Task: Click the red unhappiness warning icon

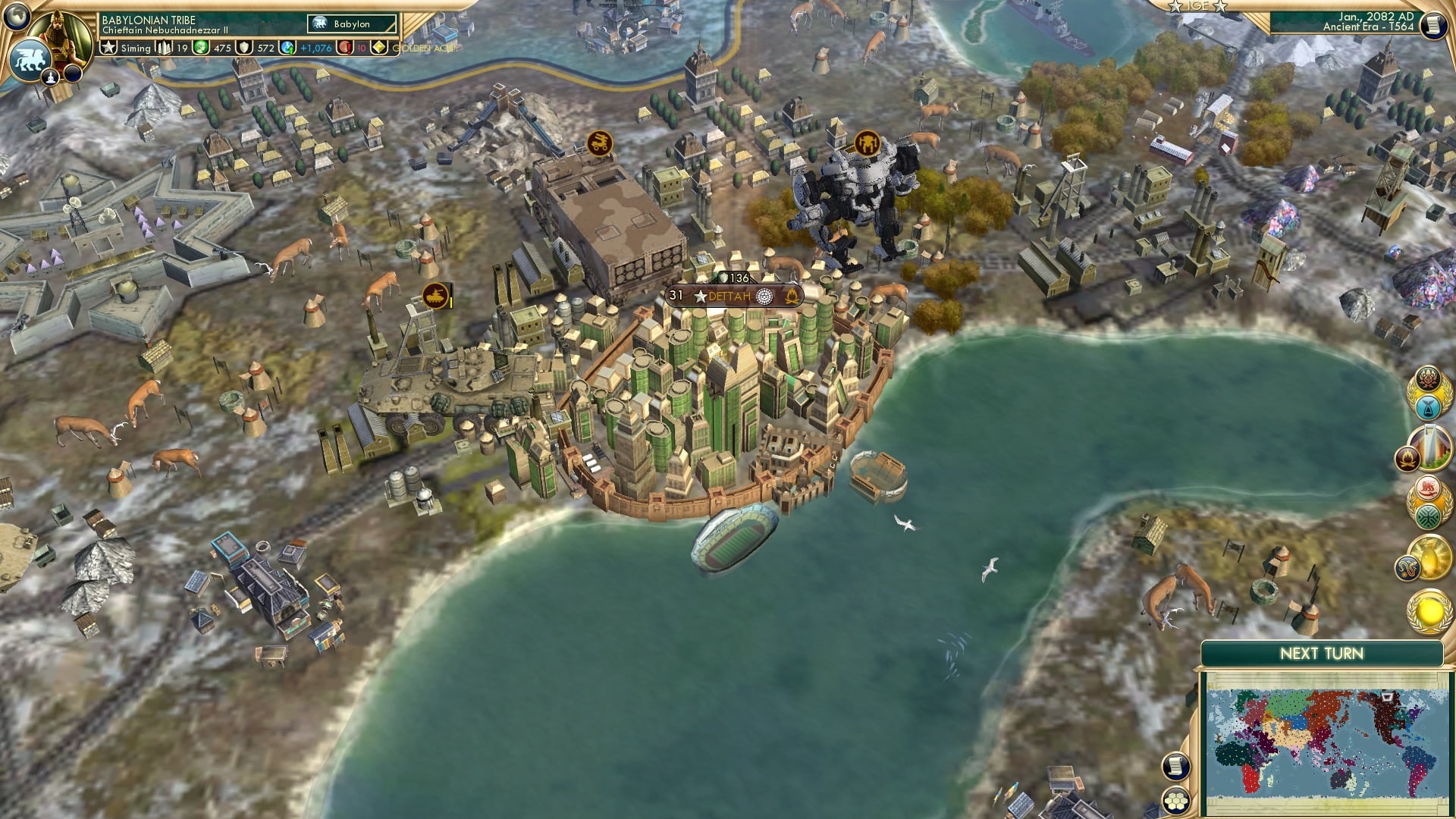Action: [x=345, y=49]
